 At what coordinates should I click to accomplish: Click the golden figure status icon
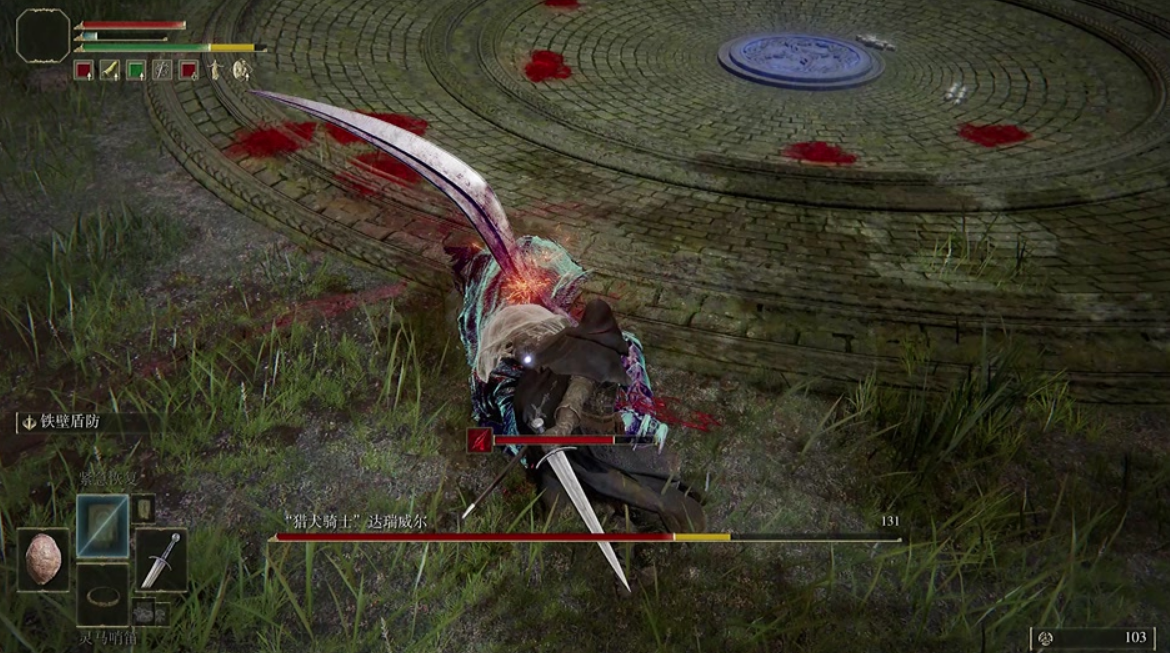click(215, 70)
